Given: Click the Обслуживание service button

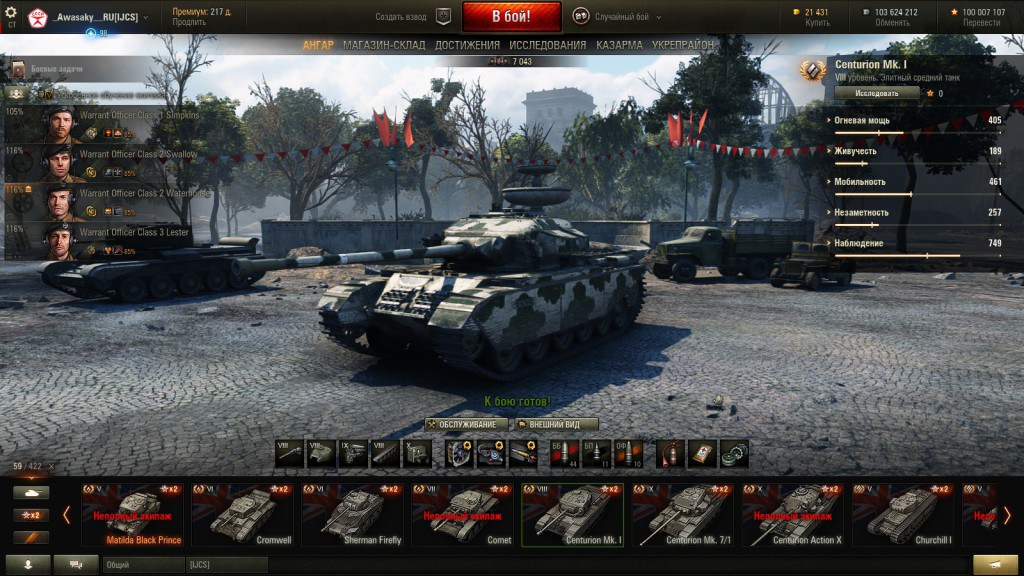Looking at the screenshot, I should (x=467, y=424).
